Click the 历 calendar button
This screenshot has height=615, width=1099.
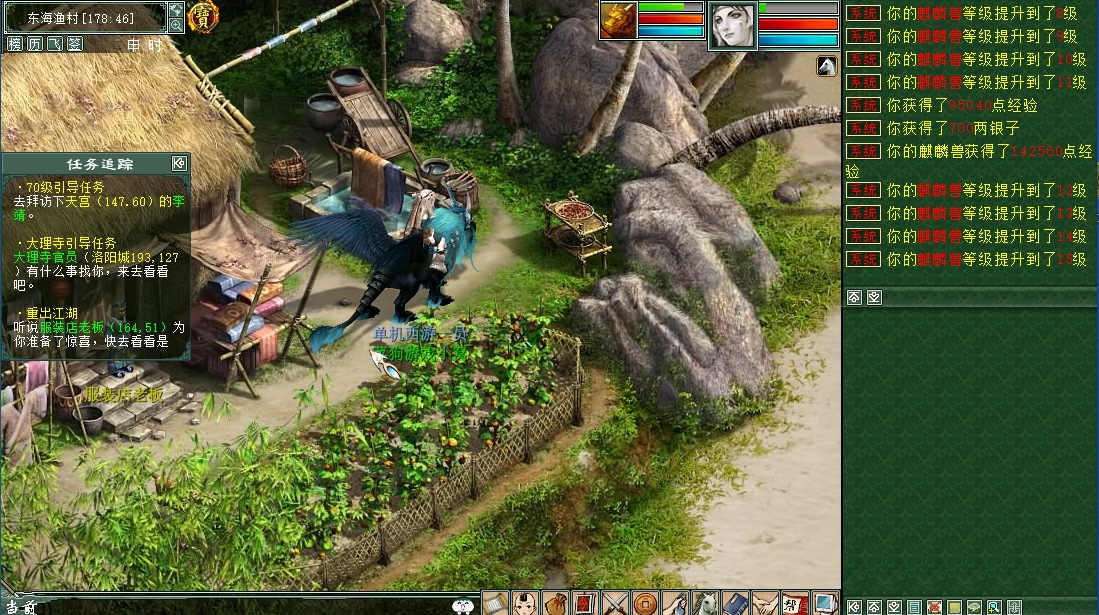point(34,44)
